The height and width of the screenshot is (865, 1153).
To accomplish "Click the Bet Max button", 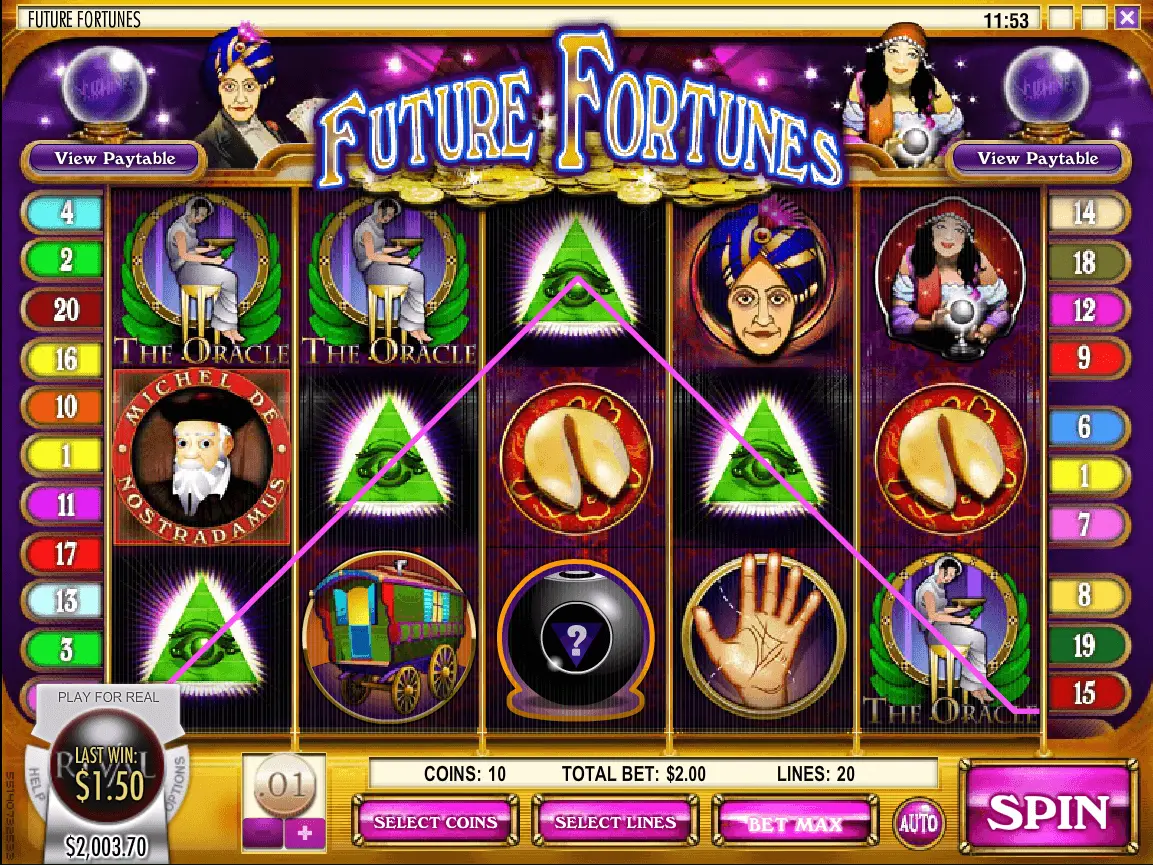I will [x=794, y=823].
